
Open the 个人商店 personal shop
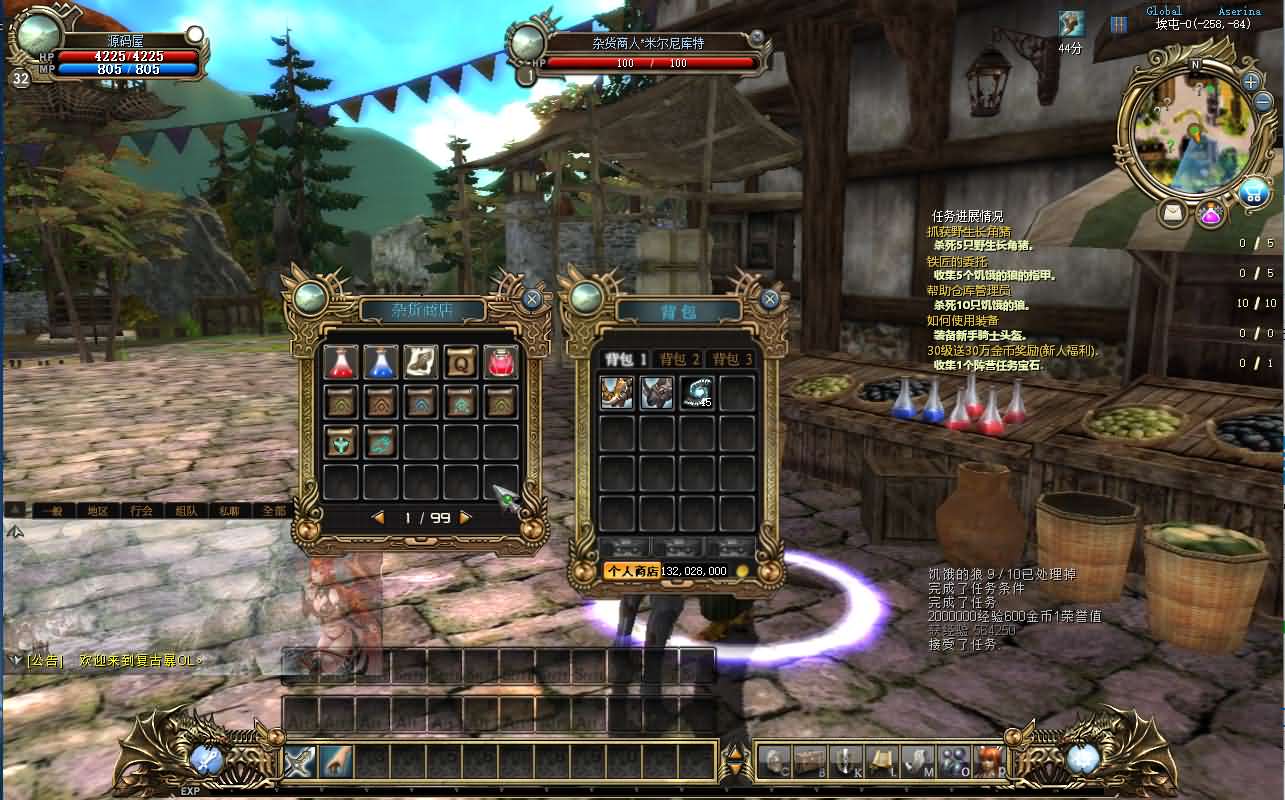pos(631,571)
